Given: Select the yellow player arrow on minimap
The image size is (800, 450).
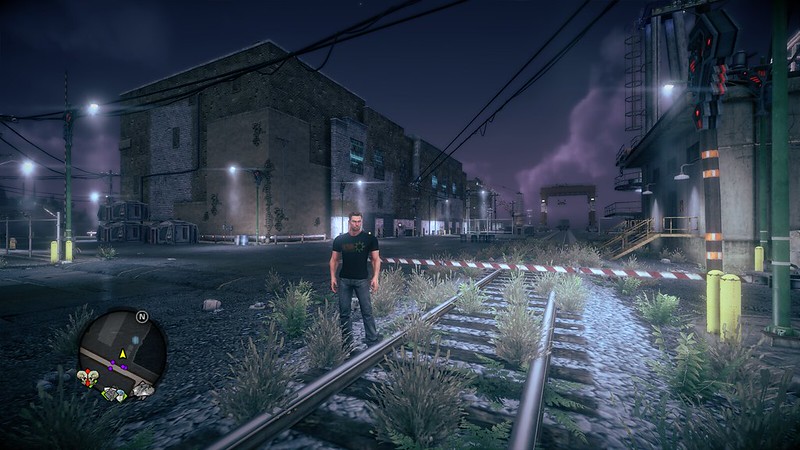Looking at the screenshot, I should pyautogui.click(x=123, y=353).
